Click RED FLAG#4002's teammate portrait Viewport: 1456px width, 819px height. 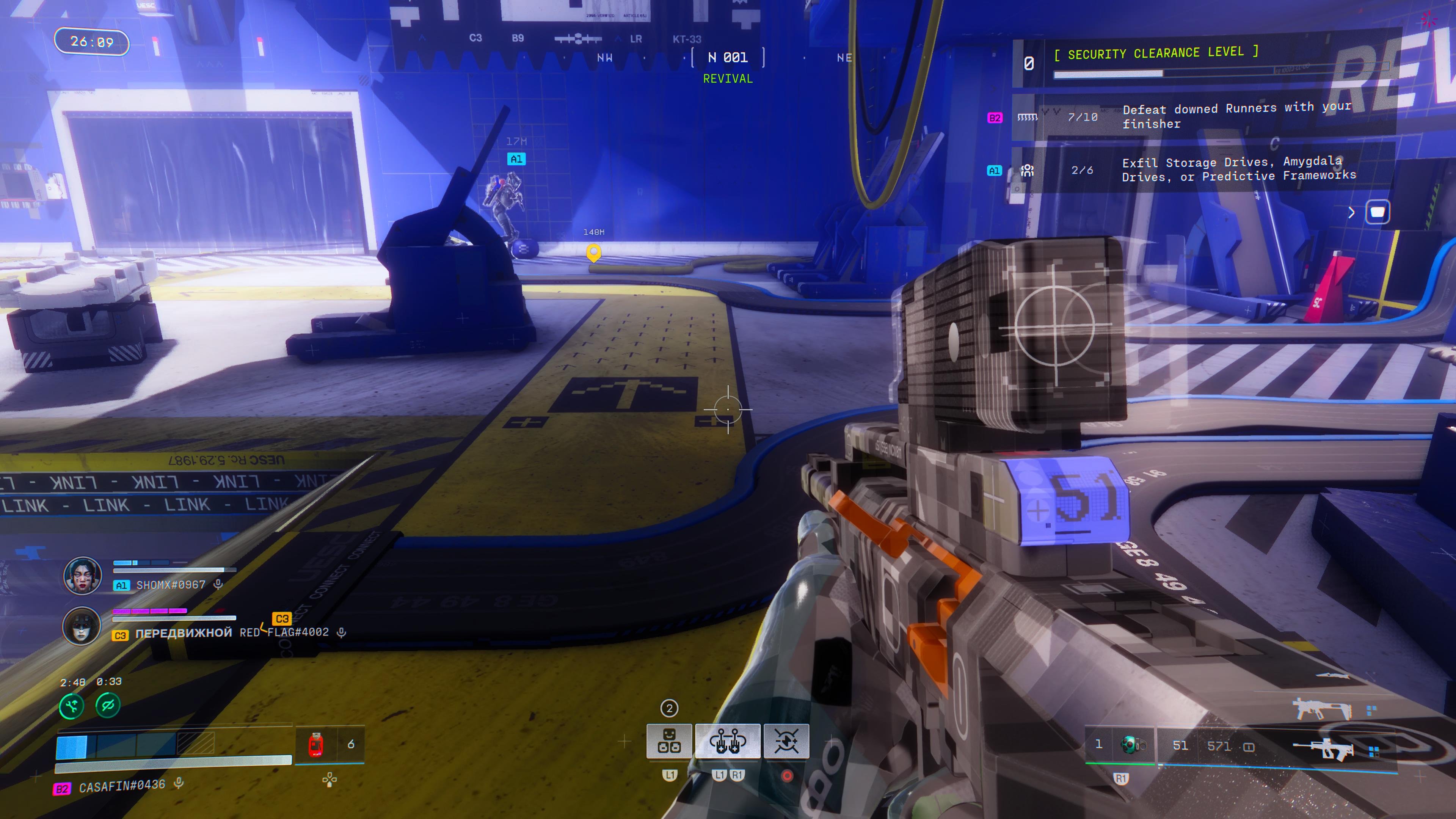click(x=82, y=626)
